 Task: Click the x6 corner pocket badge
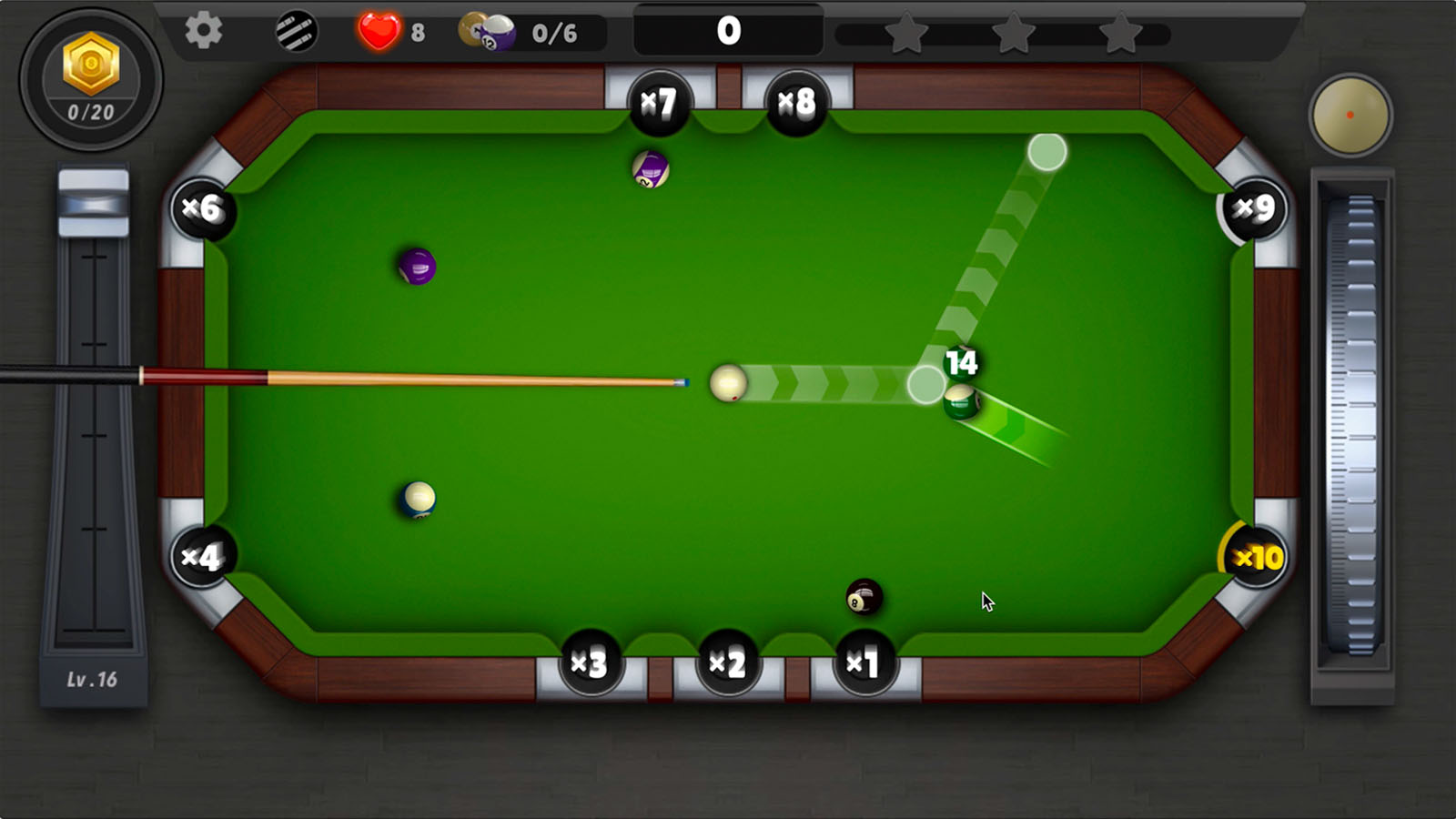point(206,207)
